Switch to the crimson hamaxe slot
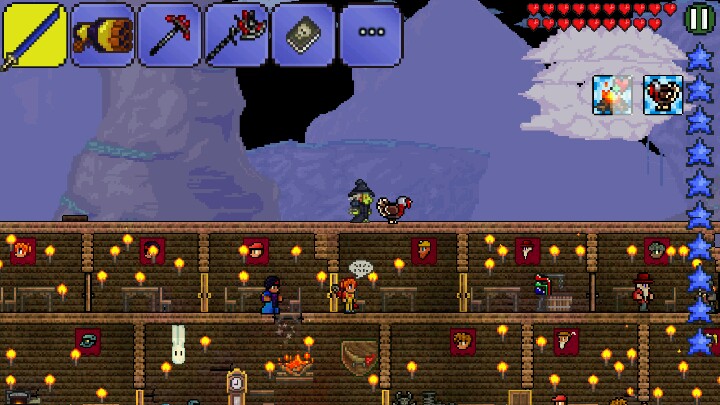The height and width of the screenshot is (405, 720). point(236,34)
